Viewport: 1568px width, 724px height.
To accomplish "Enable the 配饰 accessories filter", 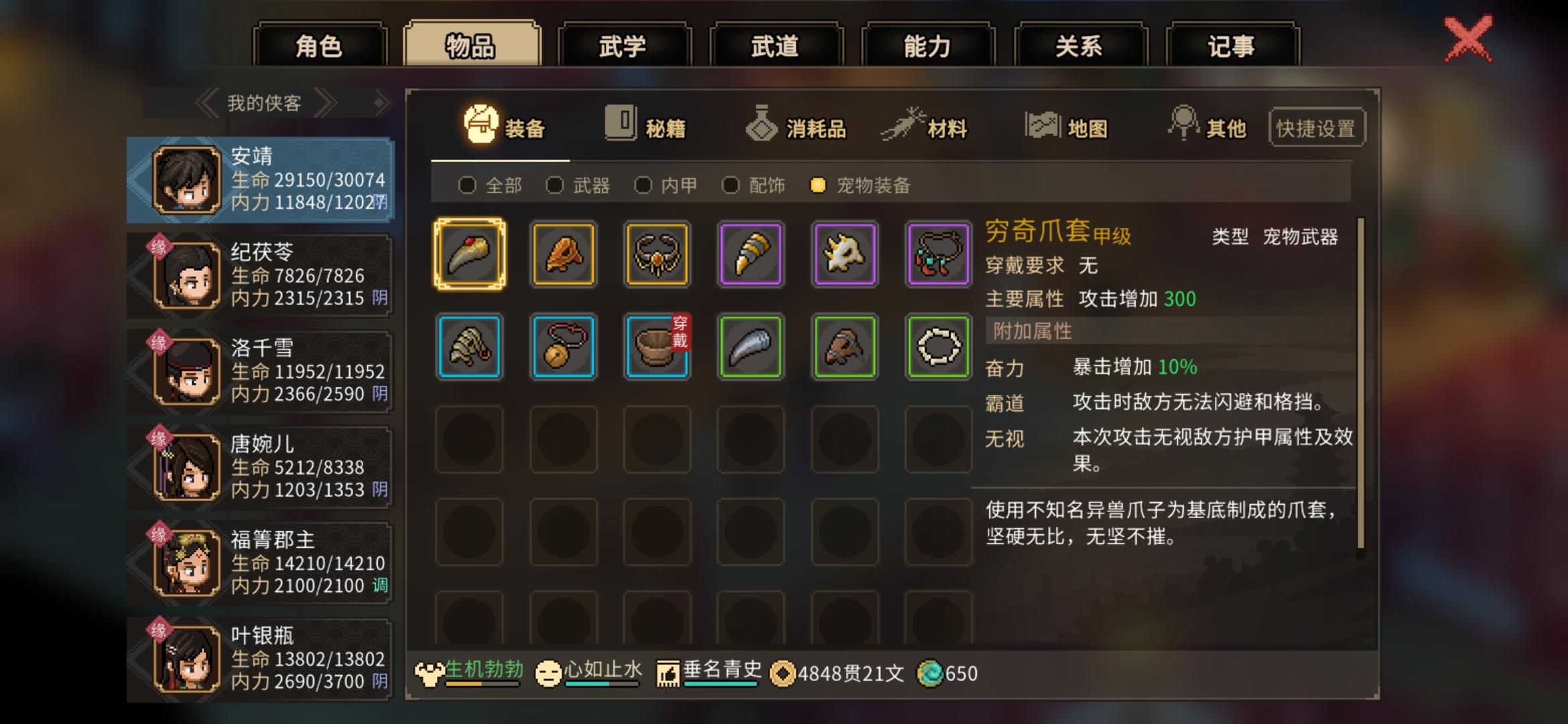I will [730, 186].
